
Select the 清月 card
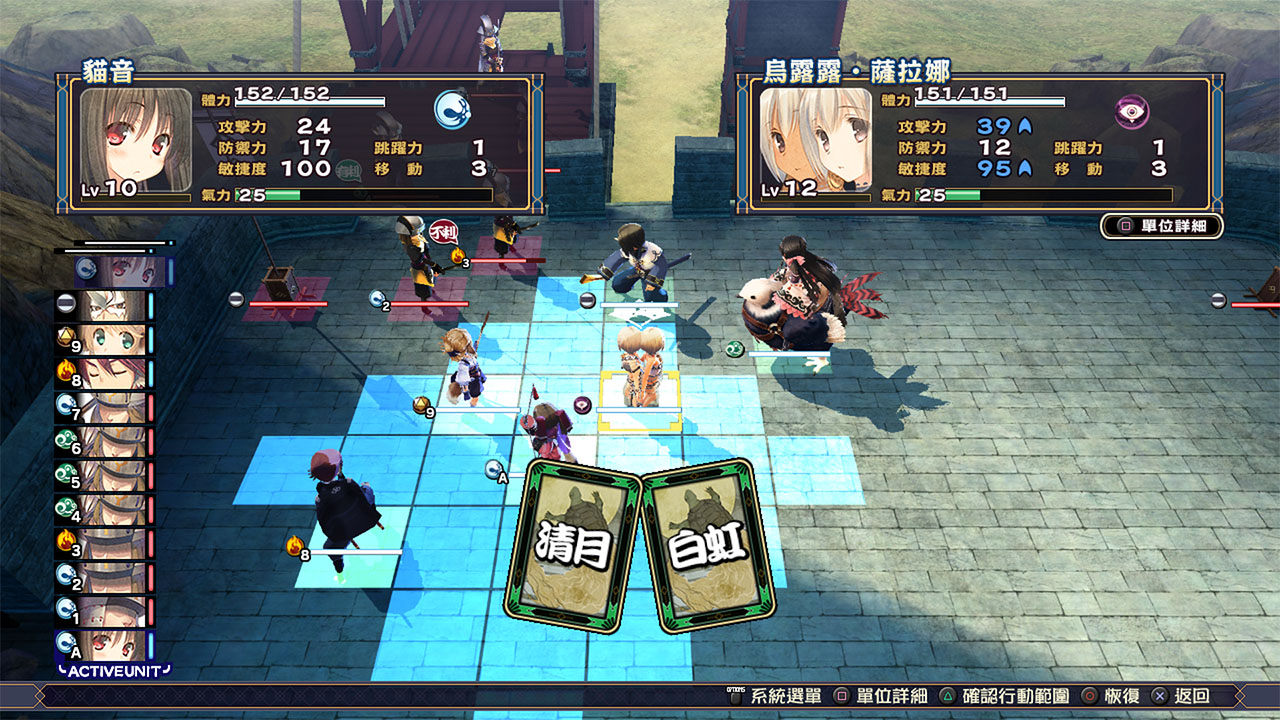[573, 543]
